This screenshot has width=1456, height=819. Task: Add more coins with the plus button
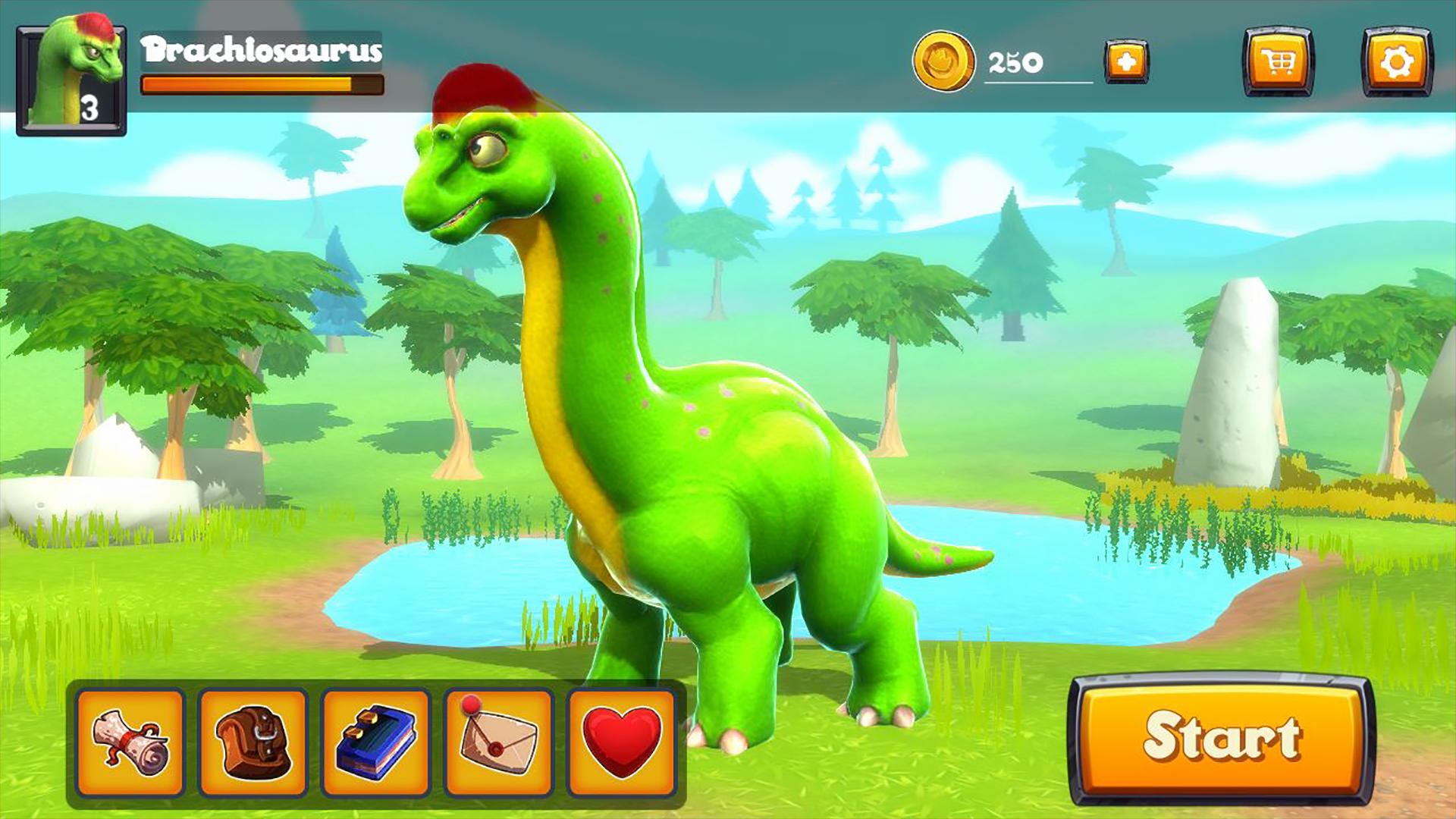pos(1126,61)
